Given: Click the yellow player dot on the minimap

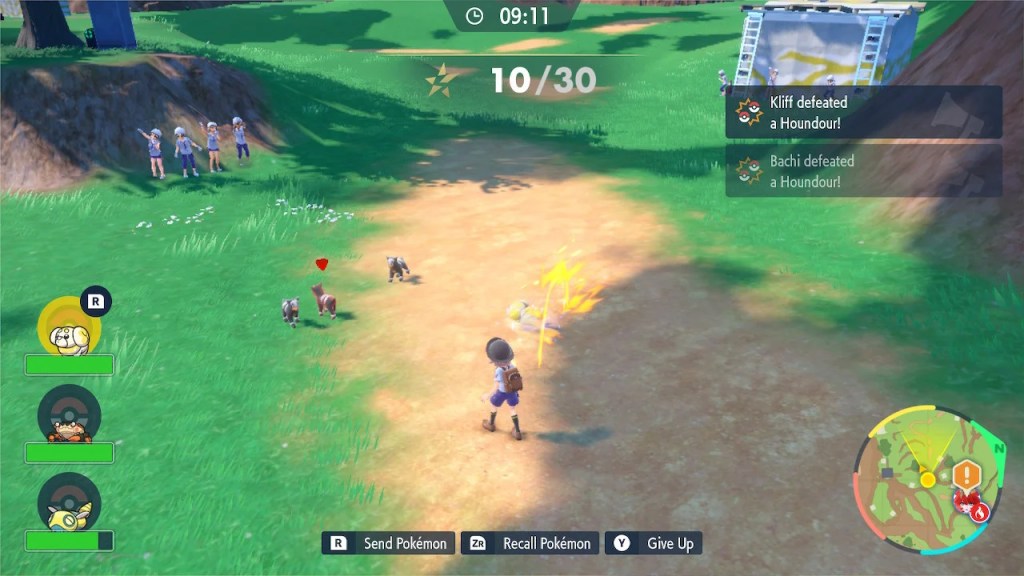Looking at the screenshot, I should pyautogui.click(x=927, y=480).
